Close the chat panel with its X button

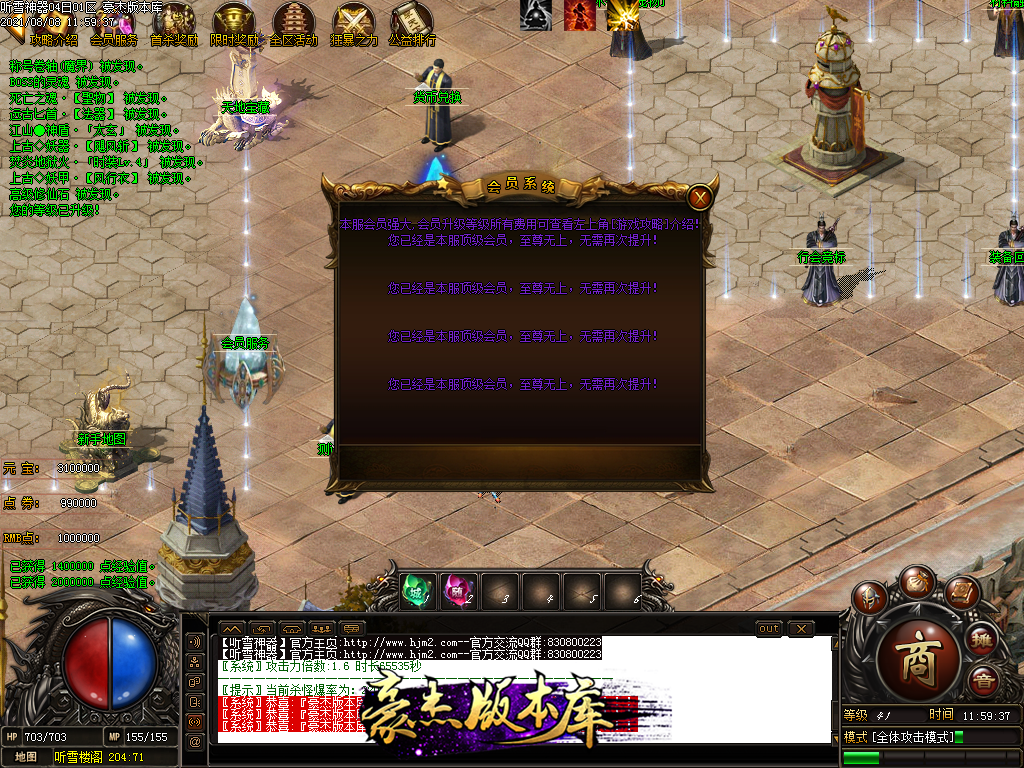click(801, 628)
